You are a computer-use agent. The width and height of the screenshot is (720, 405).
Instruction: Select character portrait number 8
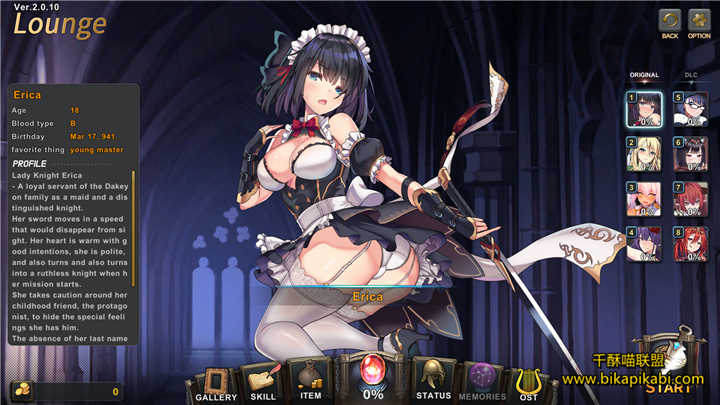point(690,245)
